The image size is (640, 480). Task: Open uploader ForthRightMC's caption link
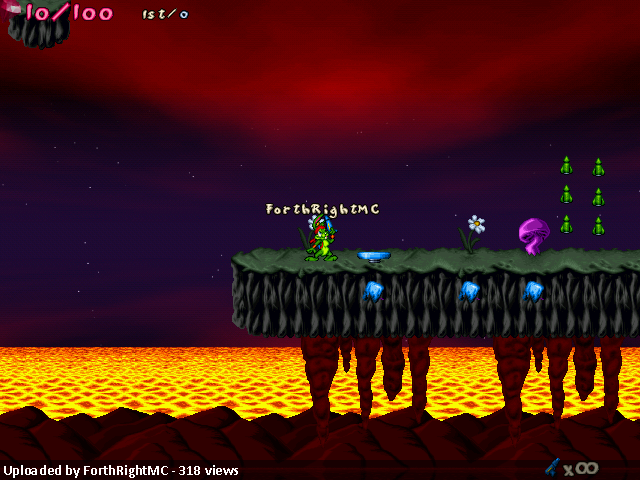(x=119, y=470)
